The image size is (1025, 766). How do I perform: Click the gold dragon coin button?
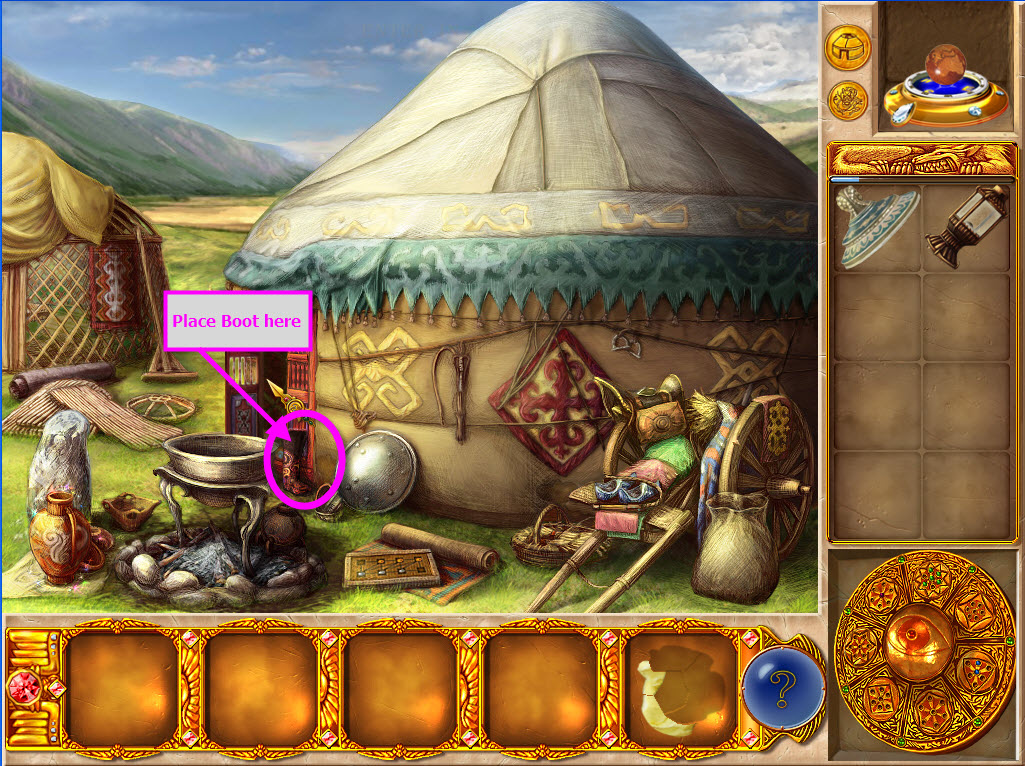coord(847,99)
